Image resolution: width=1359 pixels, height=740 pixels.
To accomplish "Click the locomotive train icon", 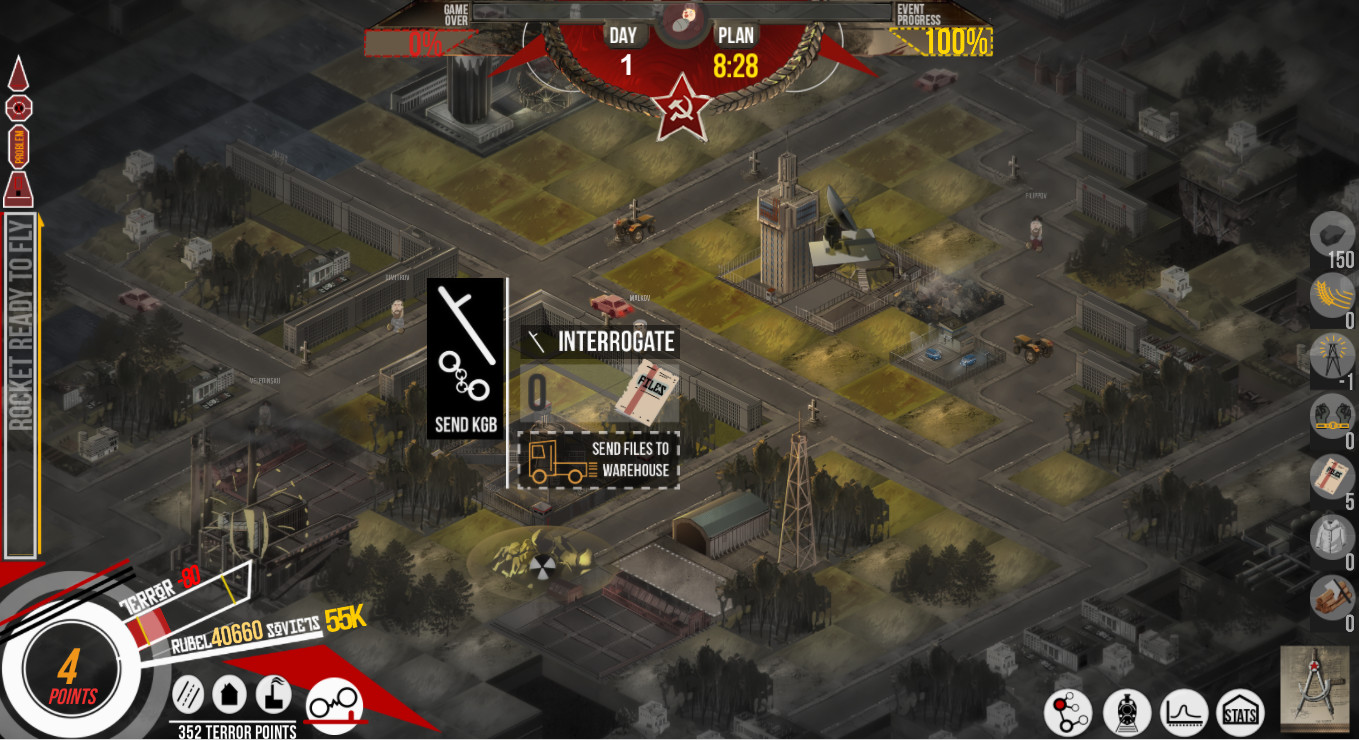I will [1128, 713].
